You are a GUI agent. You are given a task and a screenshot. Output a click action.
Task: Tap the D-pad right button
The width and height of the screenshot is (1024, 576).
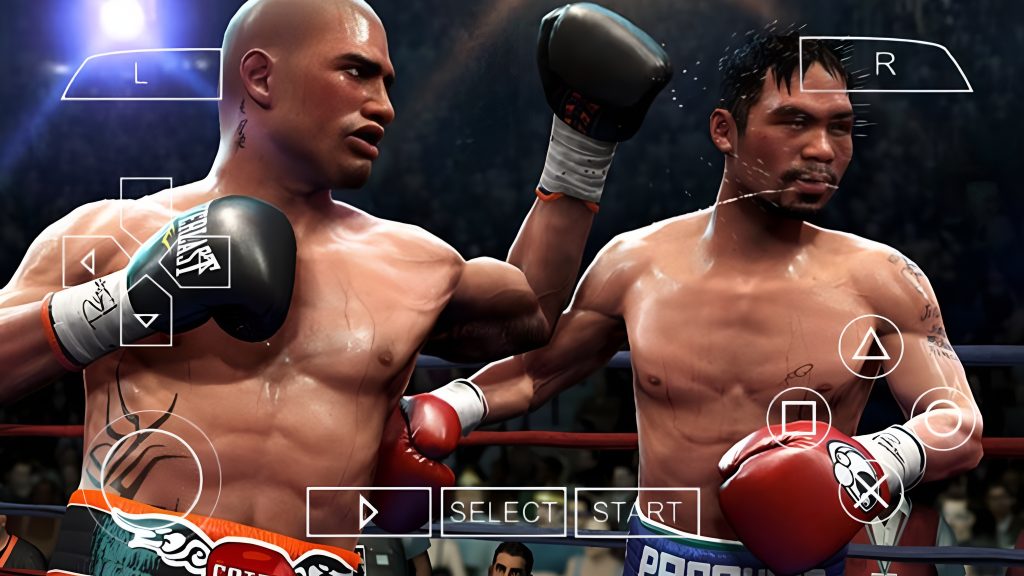pyautogui.click(x=205, y=263)
